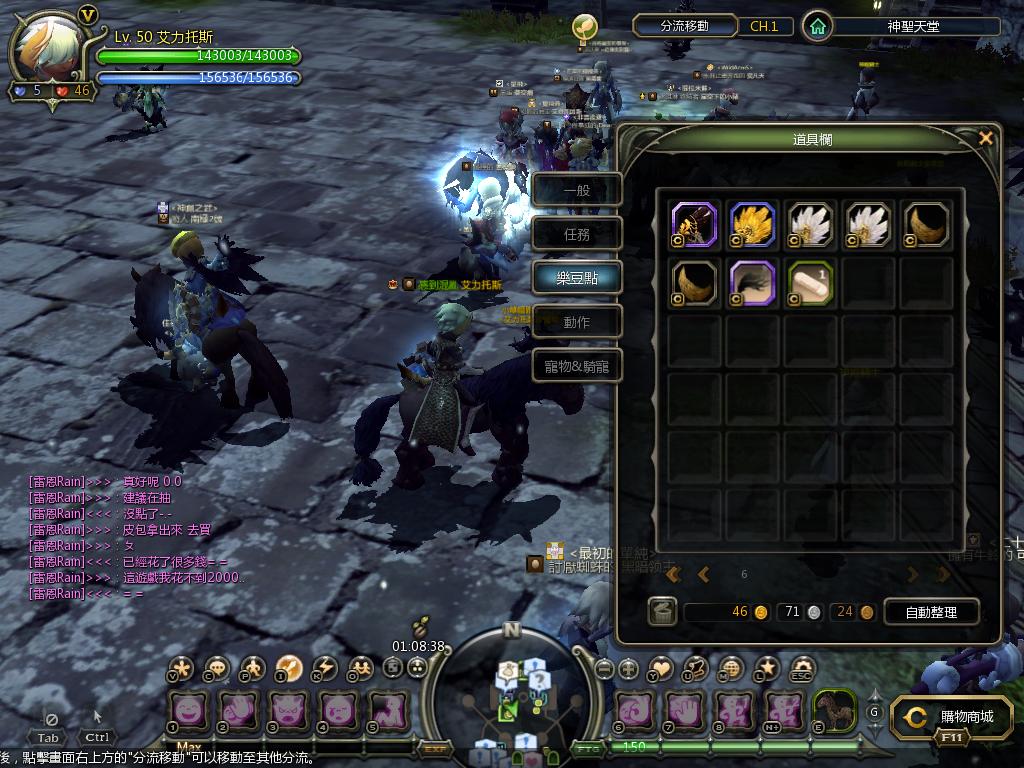The image size is (1024, 768).
Task: Select the dark feather wing item slot
Action: tap(753, 283)
